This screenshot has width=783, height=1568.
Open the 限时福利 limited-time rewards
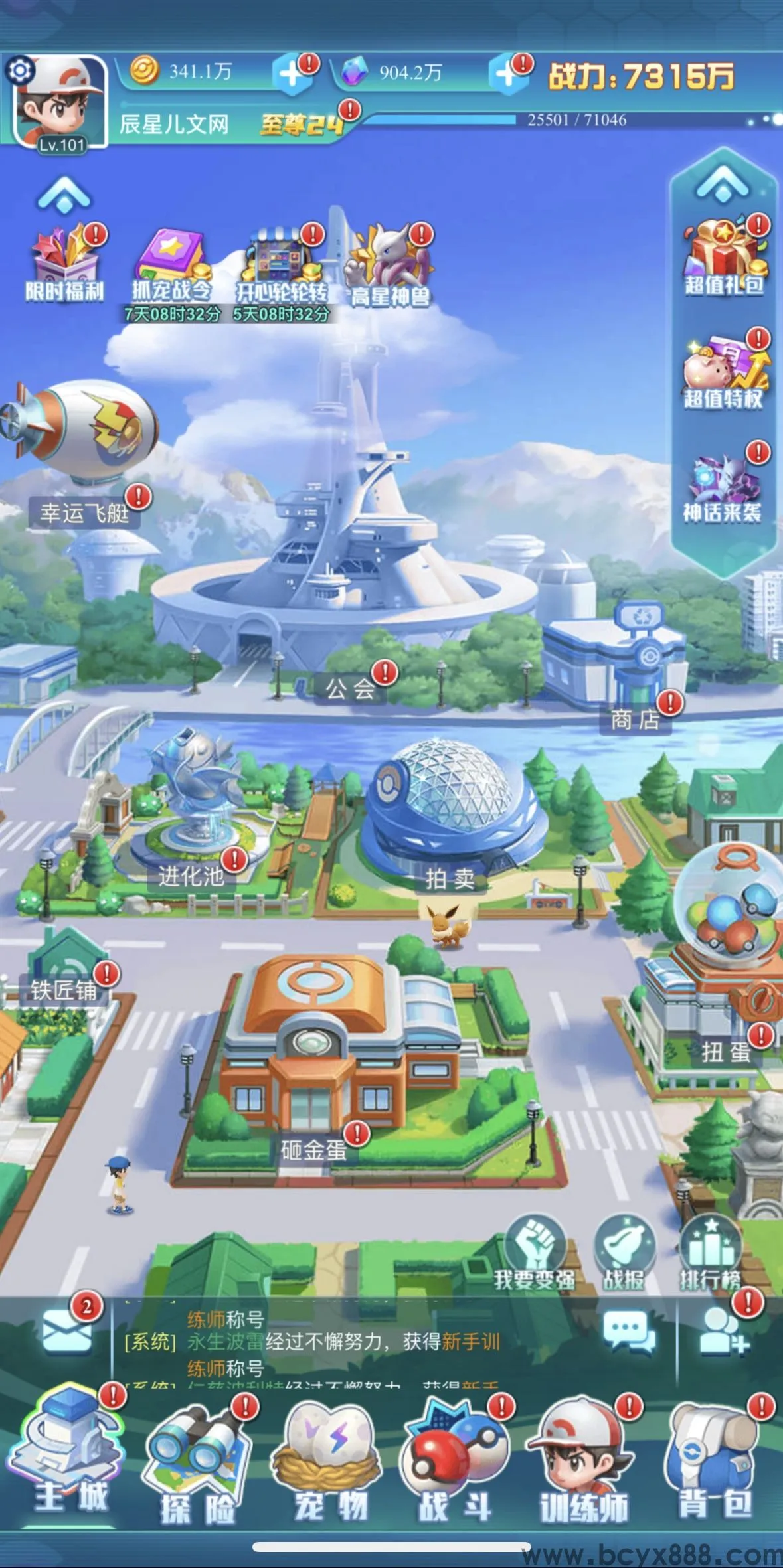click(64, 262)
